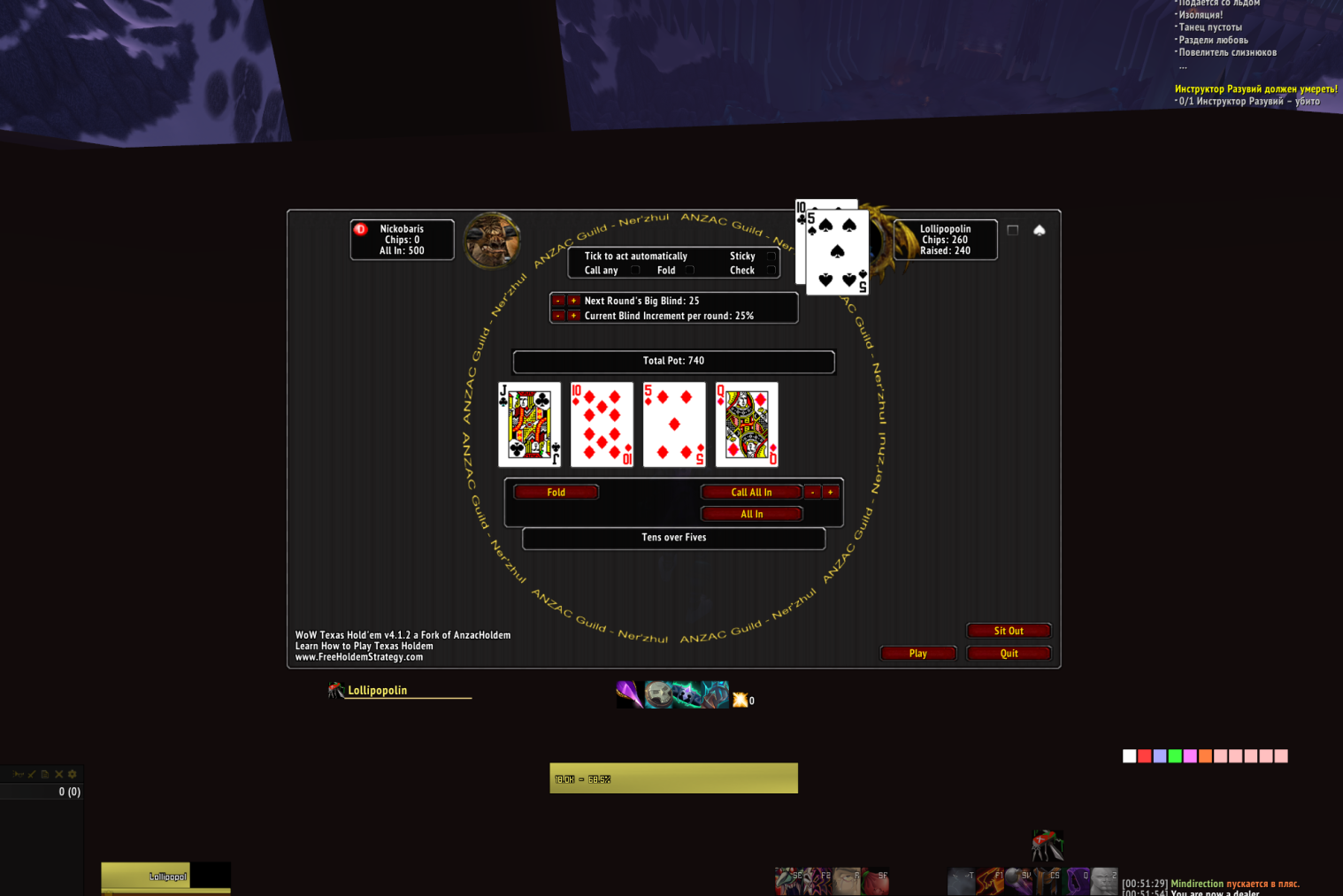Enable the Sticky checkbox
Image resolution: width=1343 pixels, height=896 pixels.
pyautogui.click(x=771, y=256)
